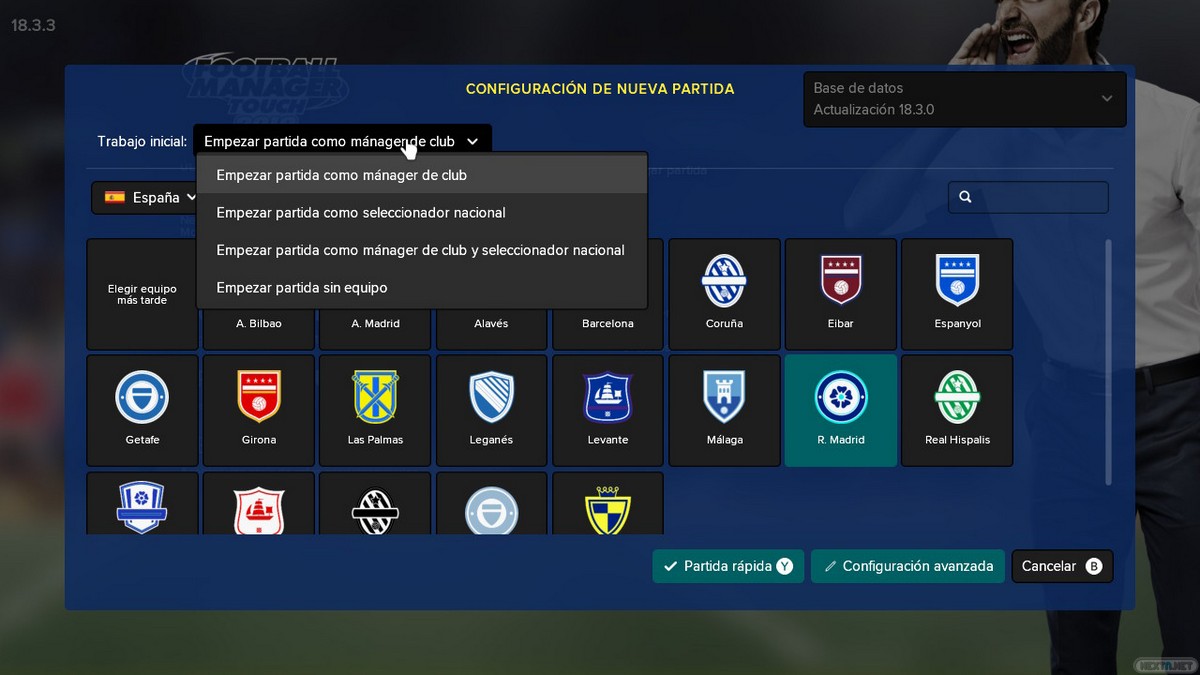1200x675 pixels.
Task: Pick the Eibar club tile
Action: coord(841,294)
